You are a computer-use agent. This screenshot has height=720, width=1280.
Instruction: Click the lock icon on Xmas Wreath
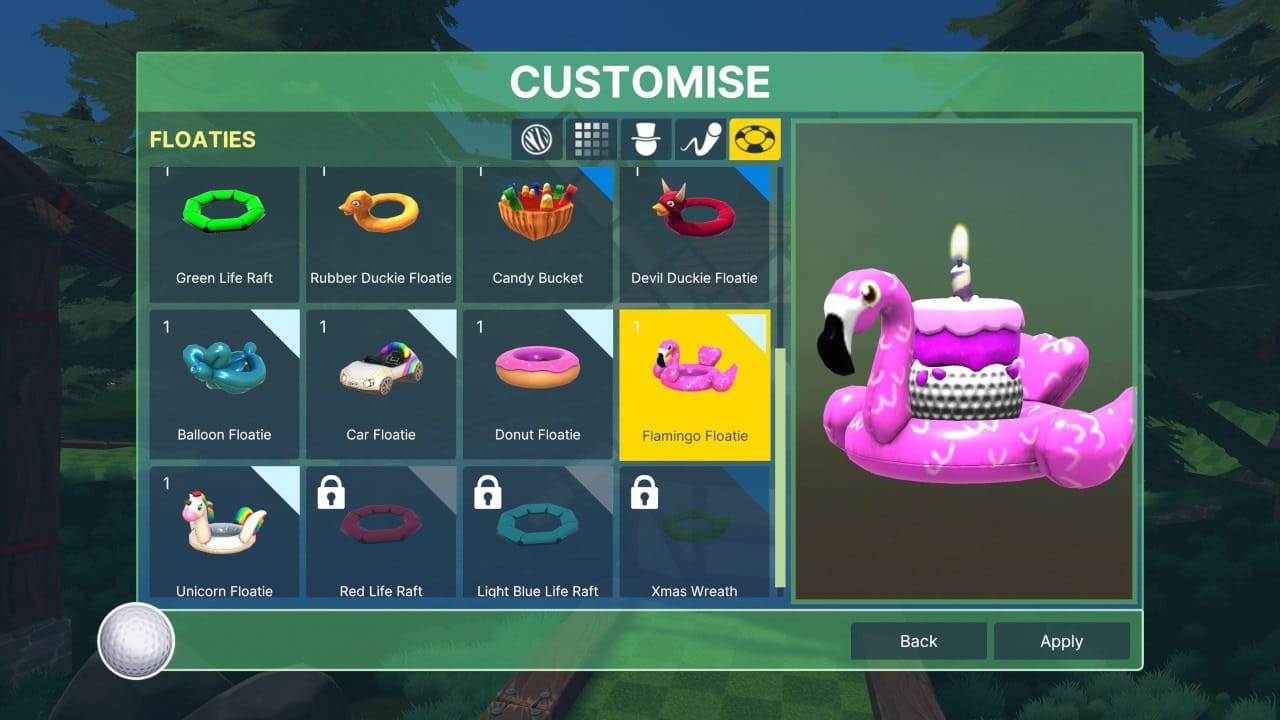coord(644,493)
